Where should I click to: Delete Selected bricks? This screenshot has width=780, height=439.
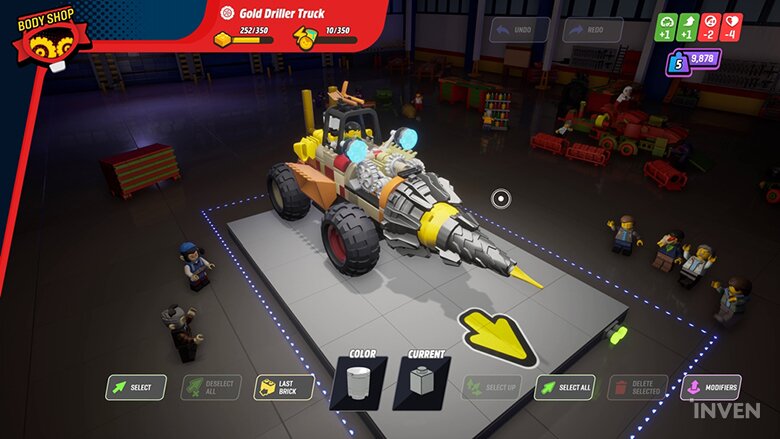(x=636, y=387)
